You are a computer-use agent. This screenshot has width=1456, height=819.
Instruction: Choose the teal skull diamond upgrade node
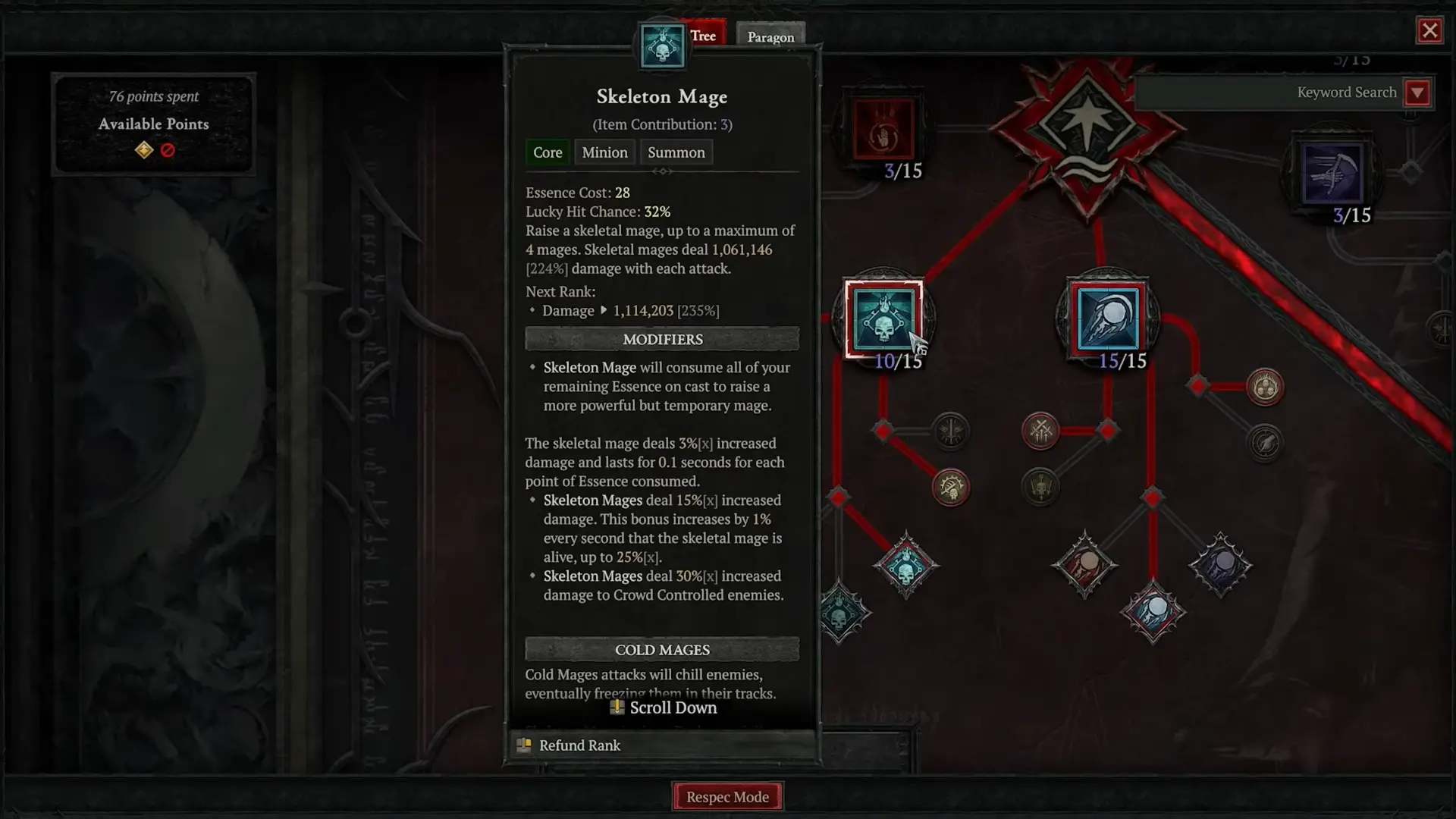pos(905,566)
